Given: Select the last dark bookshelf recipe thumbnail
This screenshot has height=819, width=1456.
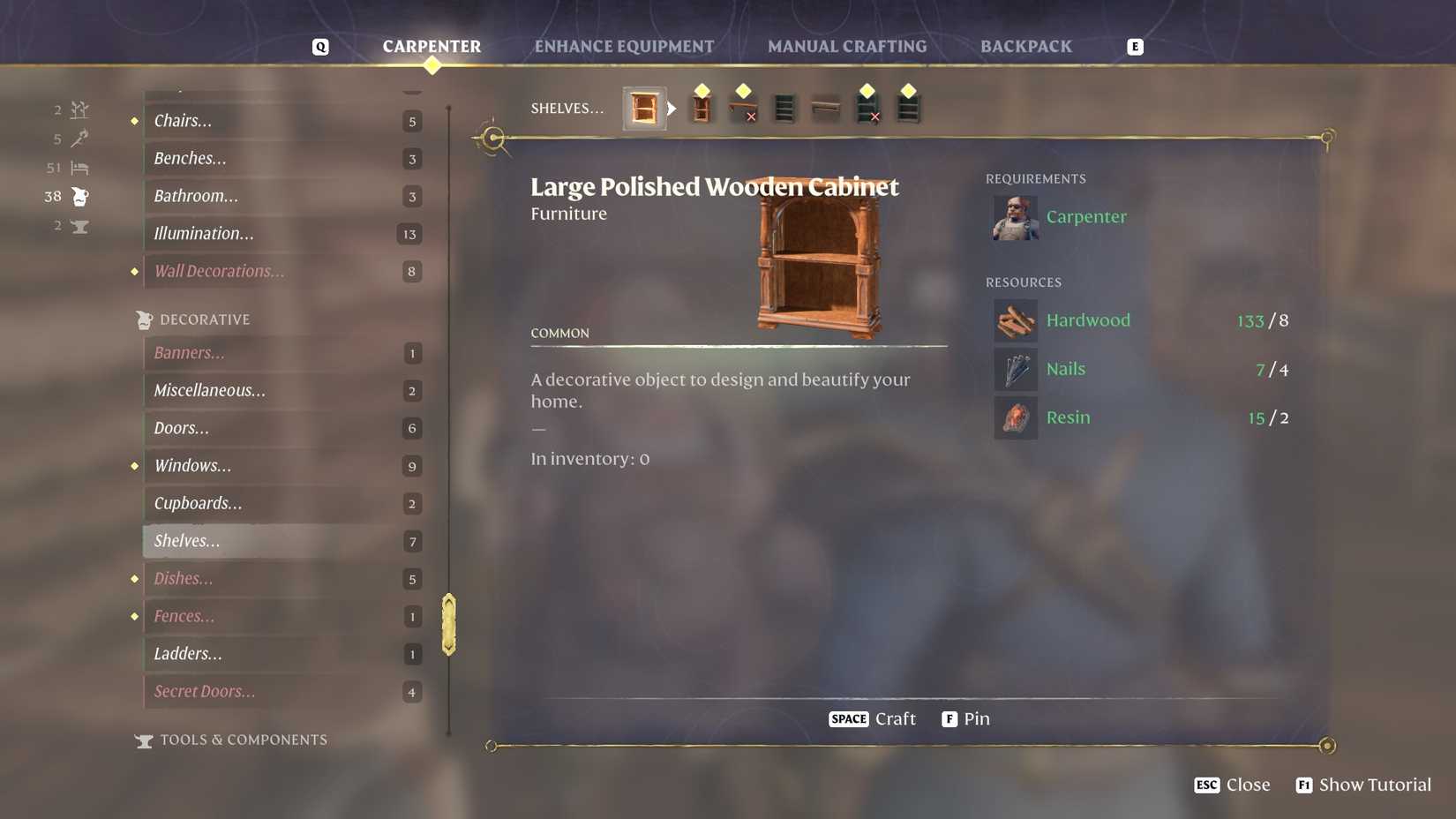Looking at the screenshot, I should click(x=908, y=108).
